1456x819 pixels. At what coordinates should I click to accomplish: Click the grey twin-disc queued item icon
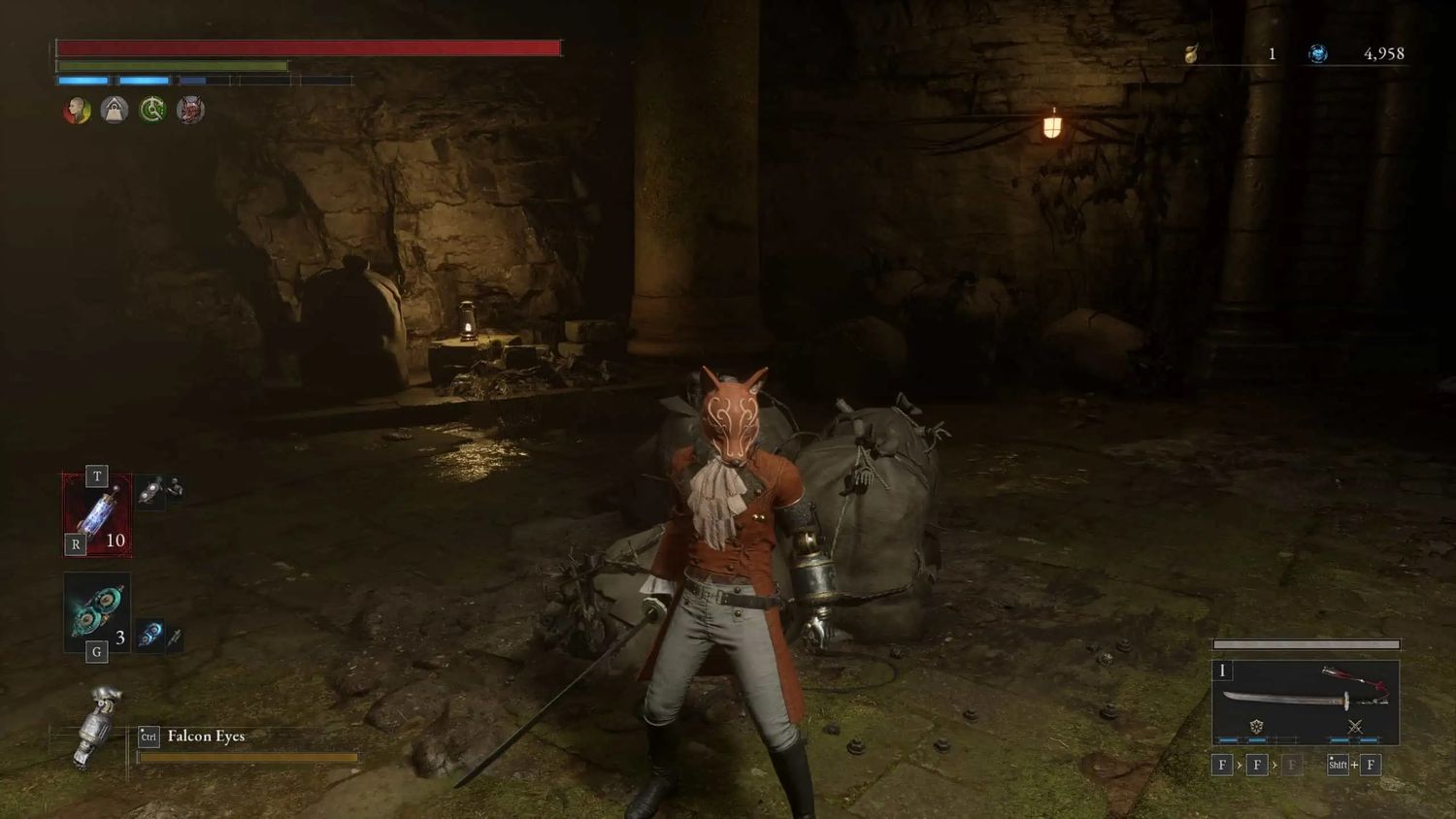click(x=149, y=492)
